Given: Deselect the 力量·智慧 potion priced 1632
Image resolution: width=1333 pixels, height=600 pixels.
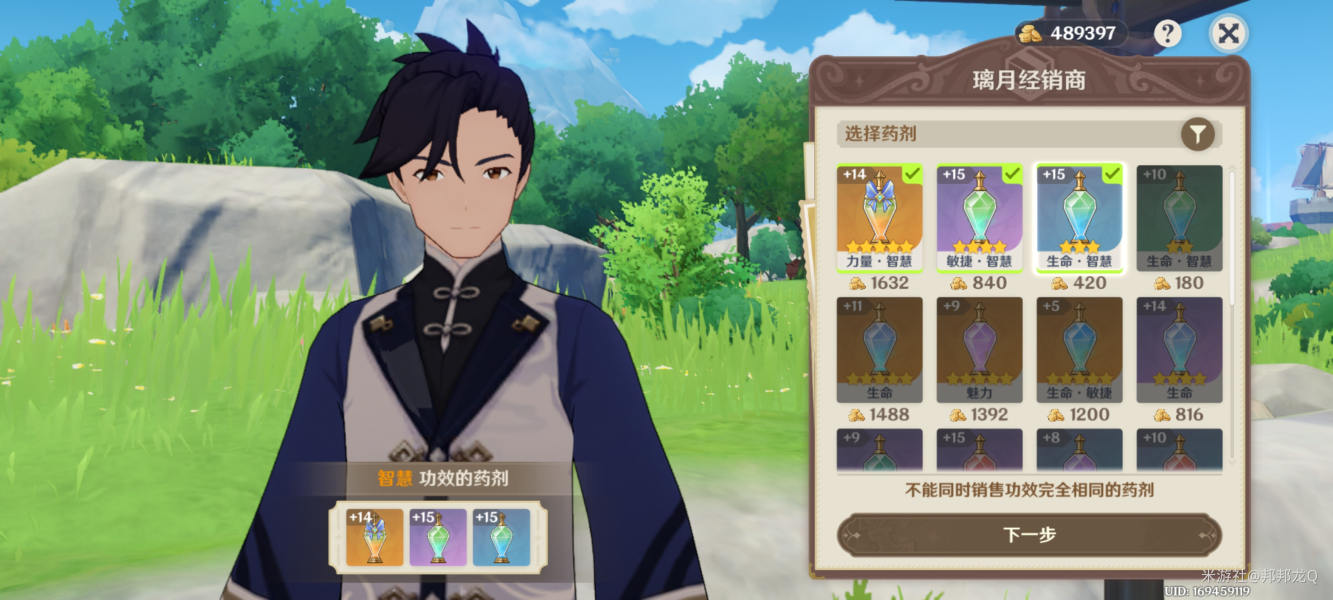Looking at the screenshot, I should [880, 217].
